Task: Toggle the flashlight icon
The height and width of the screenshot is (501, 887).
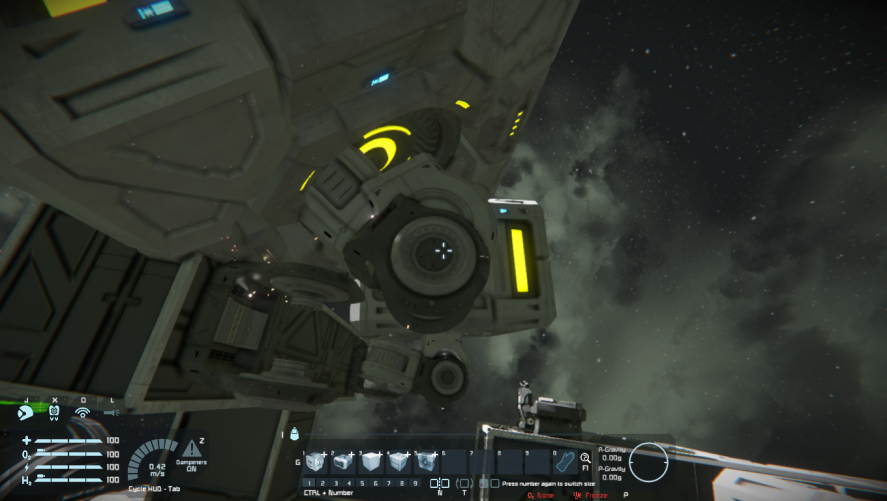Action: click(111, 412)
